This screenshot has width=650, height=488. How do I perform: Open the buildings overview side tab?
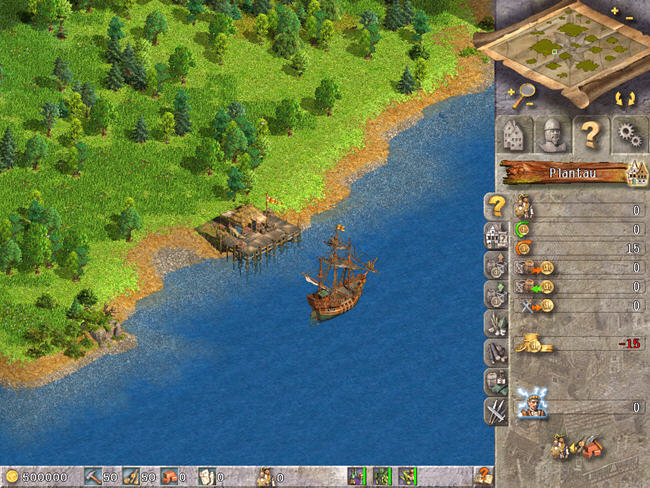click(x=496, y=236)
